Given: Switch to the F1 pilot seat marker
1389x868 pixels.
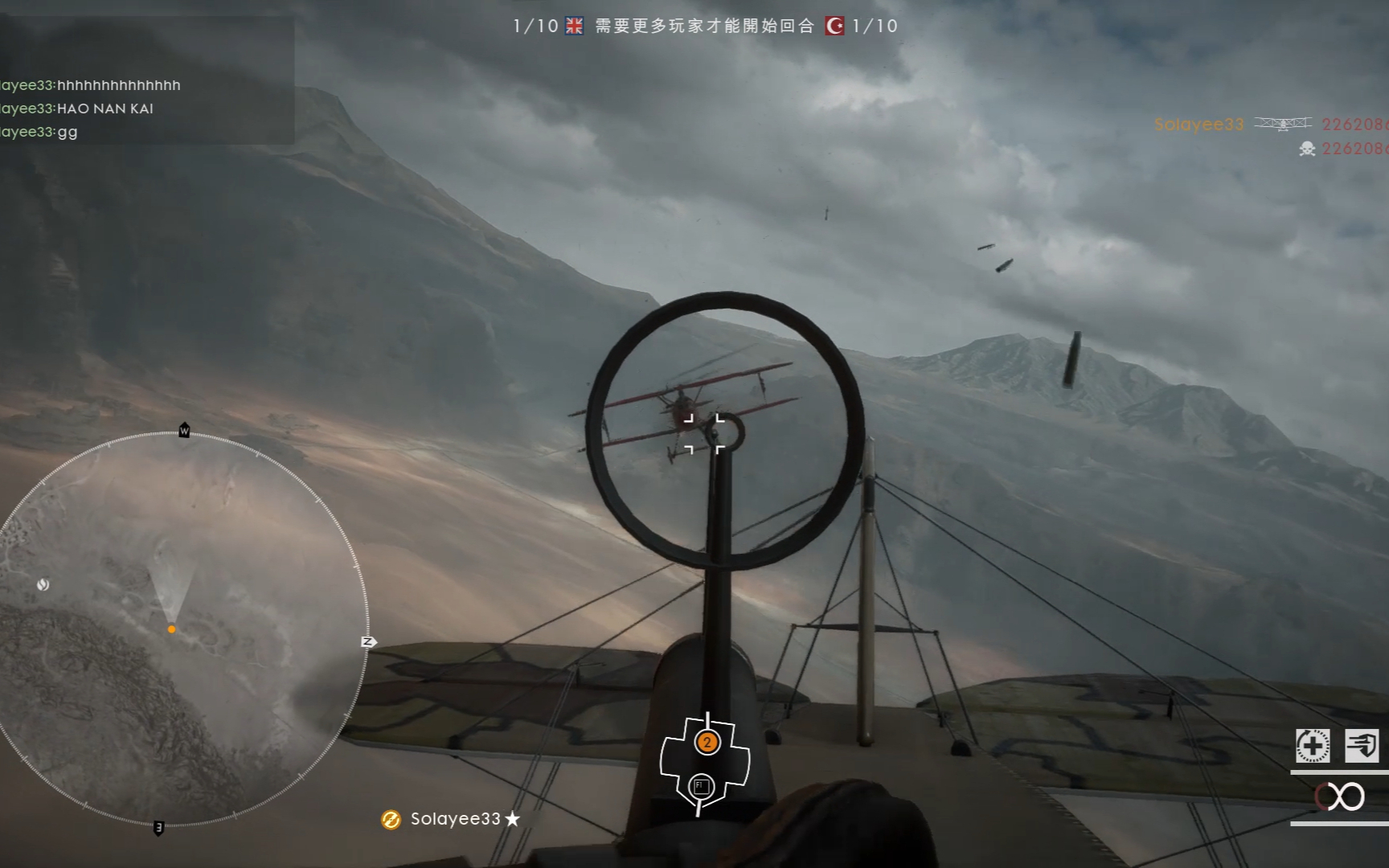Looking at the screenshot, I should [x=701, y=786].
